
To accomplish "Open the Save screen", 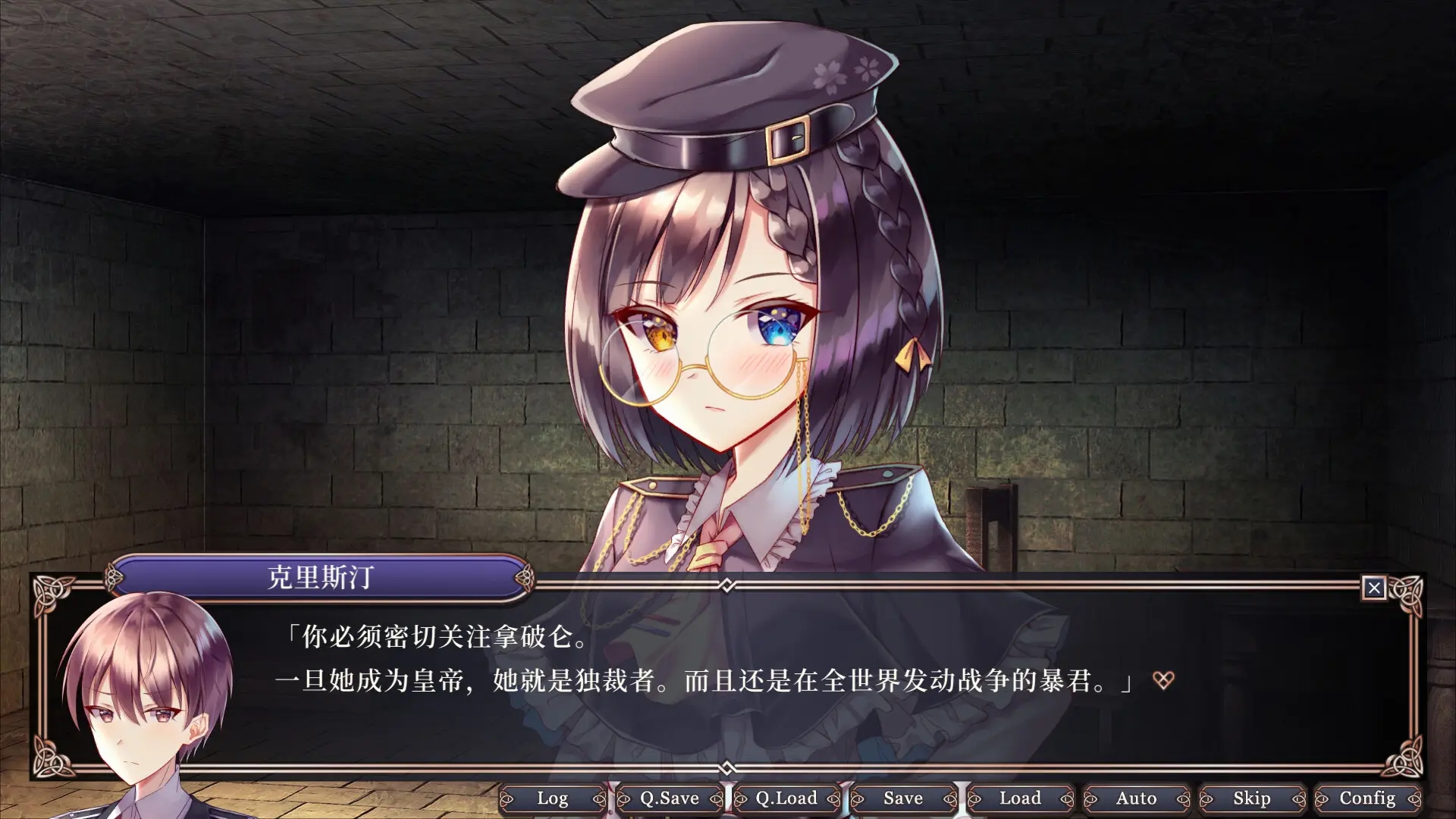I will pos(903,799).
